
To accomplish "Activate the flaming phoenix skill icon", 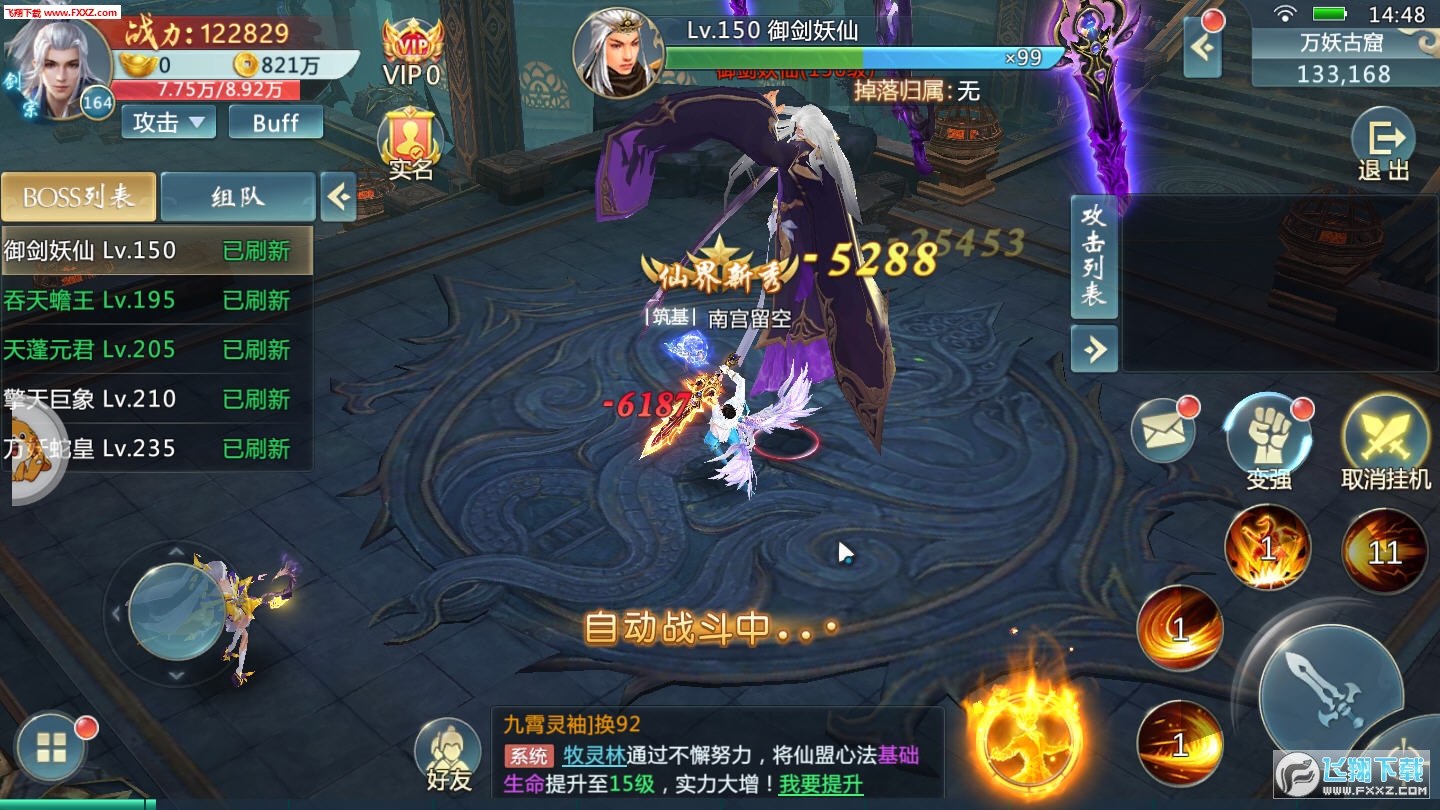I will (1030, 740).
